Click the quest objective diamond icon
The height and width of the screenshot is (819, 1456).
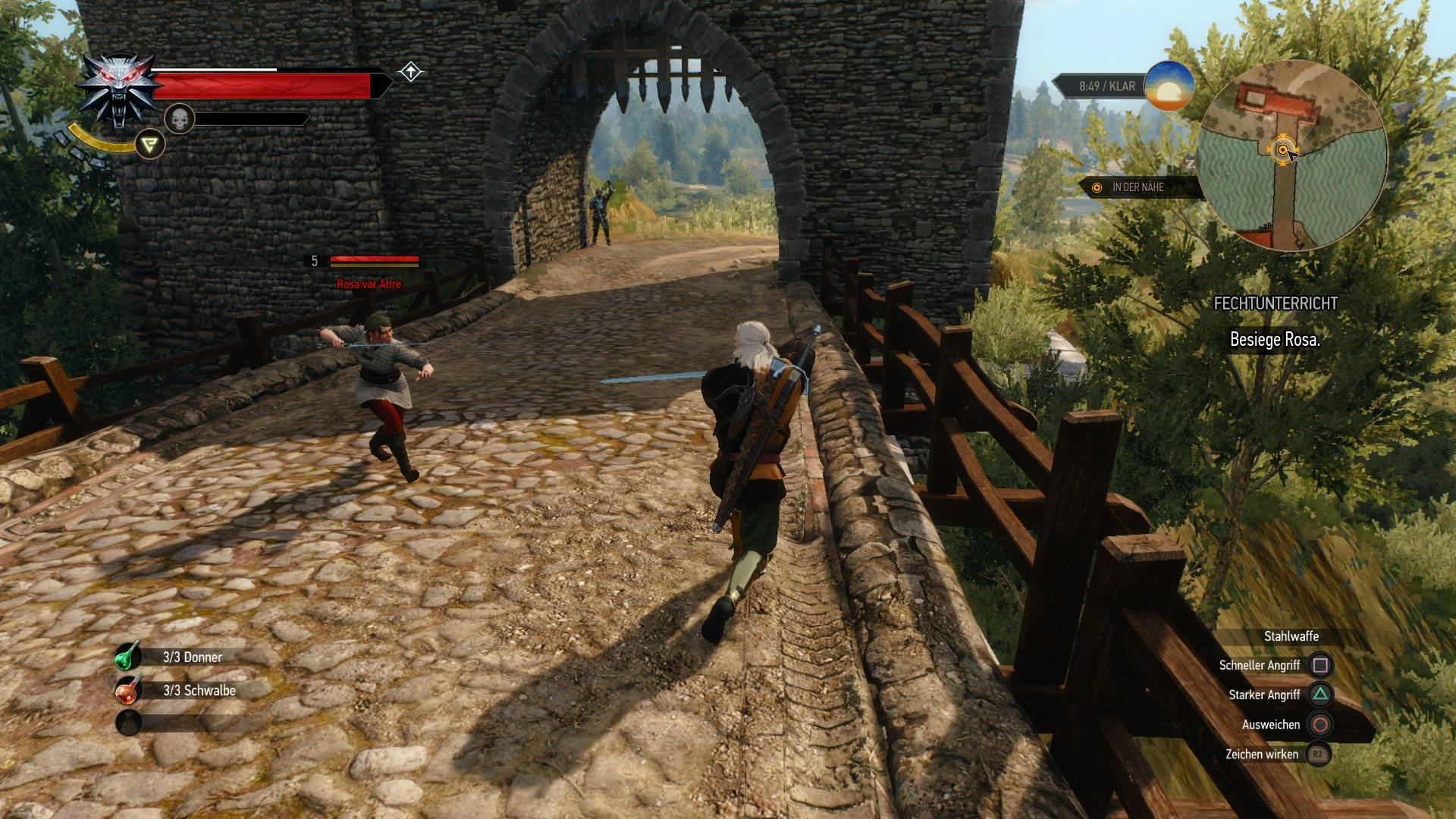(x=410, y=72)
